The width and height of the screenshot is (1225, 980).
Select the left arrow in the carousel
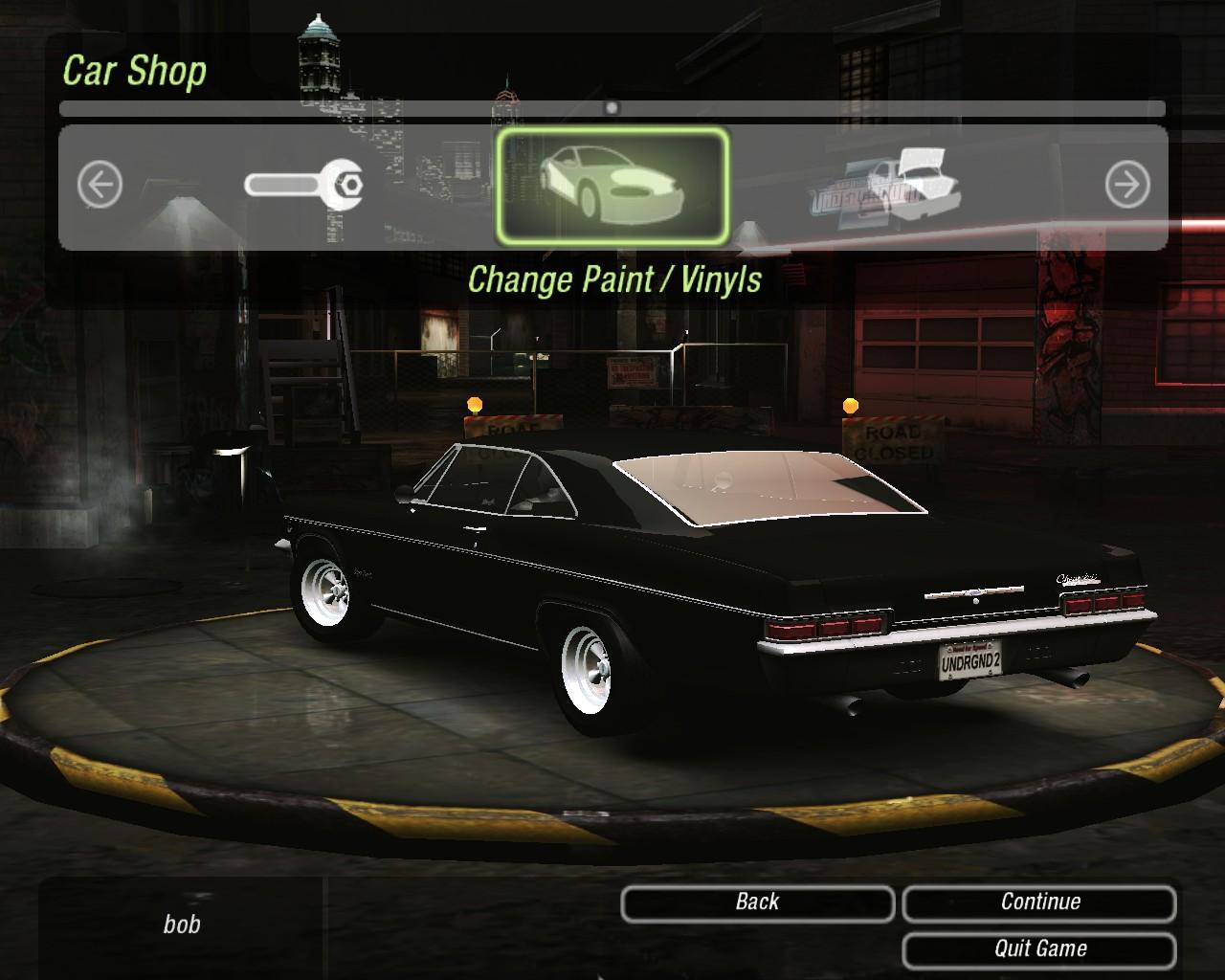coord(100,184)
